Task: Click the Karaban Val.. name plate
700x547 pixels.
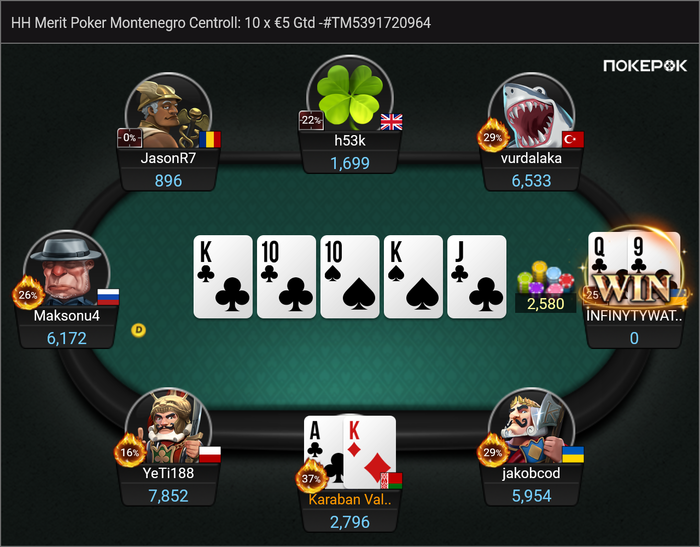Action: pos(350,499)
